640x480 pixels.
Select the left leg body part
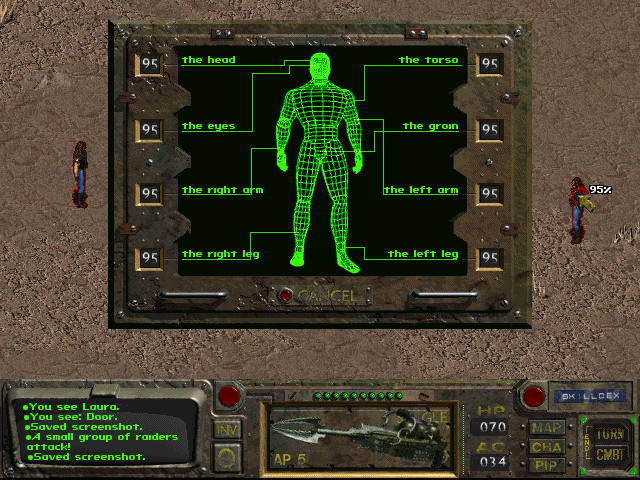tap(423, 254)
